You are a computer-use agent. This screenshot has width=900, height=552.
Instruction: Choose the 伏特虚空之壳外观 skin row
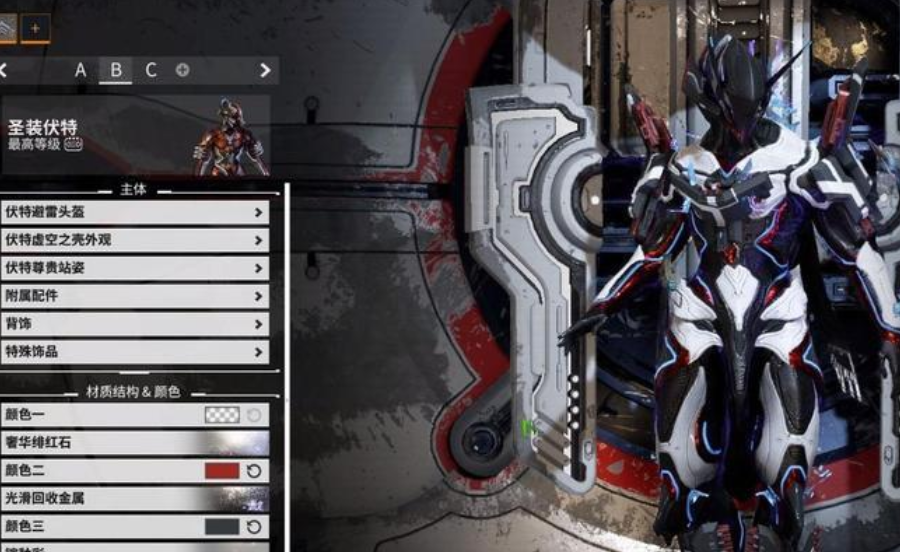tap(135, 240)
